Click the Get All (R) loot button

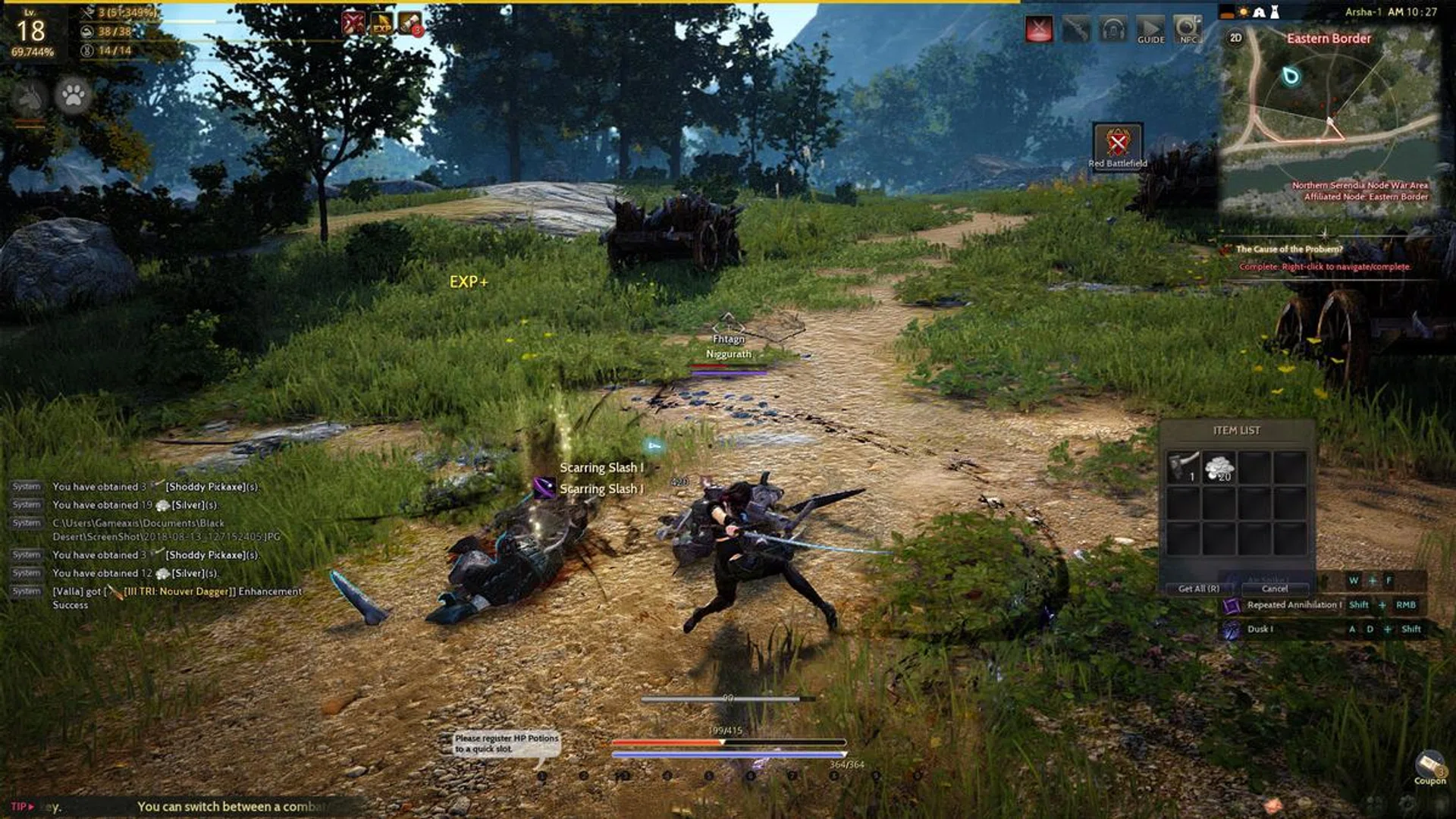click(1198, 588)
